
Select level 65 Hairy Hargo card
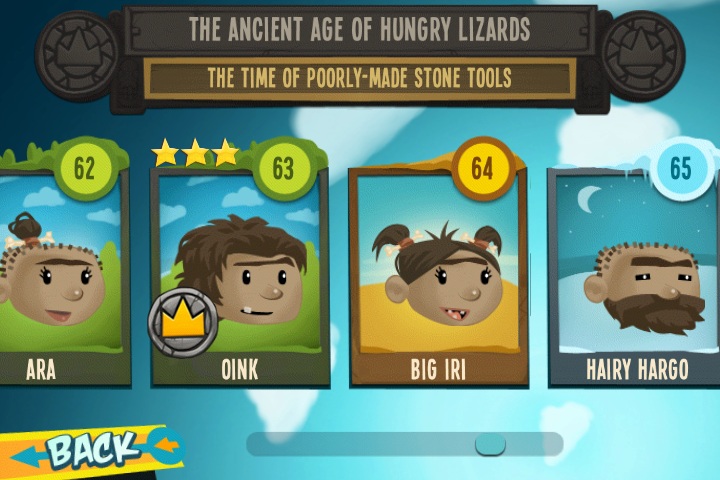click(x=636, y=275)
